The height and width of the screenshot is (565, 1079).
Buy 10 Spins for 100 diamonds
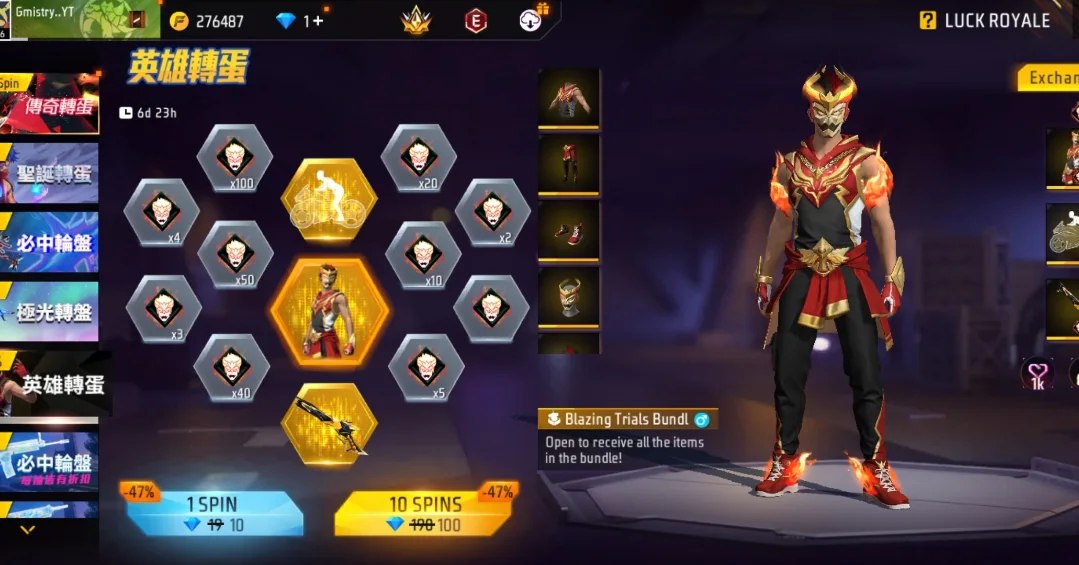[x=424, y=513]
